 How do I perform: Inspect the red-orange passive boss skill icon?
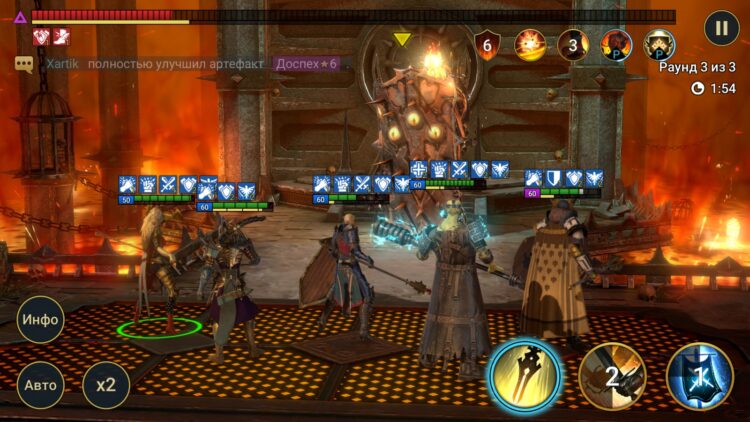coord(616,45)
